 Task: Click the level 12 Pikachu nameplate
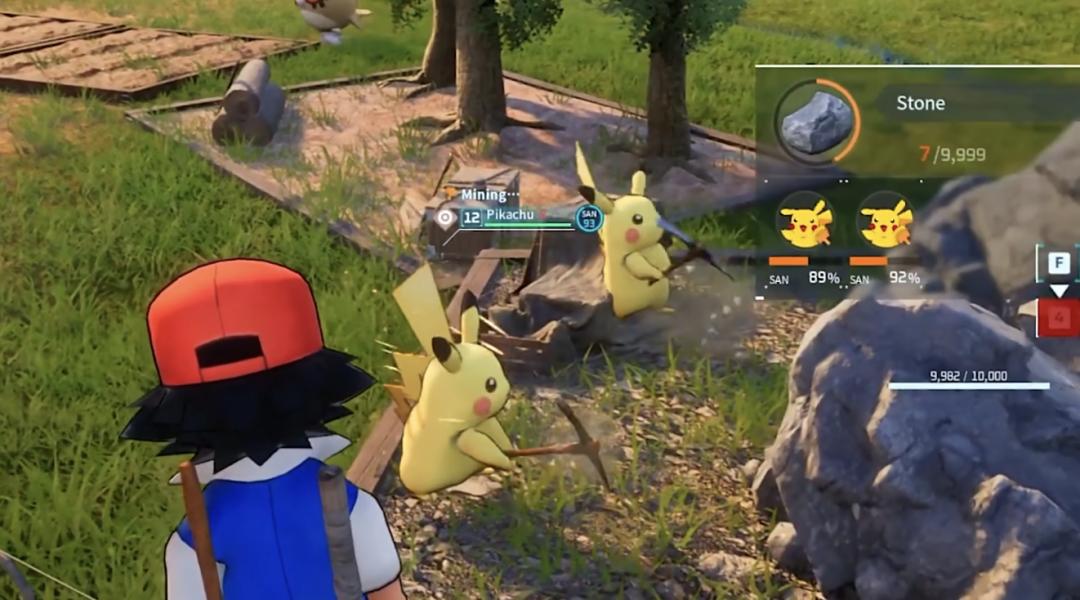tap(515, 215)
